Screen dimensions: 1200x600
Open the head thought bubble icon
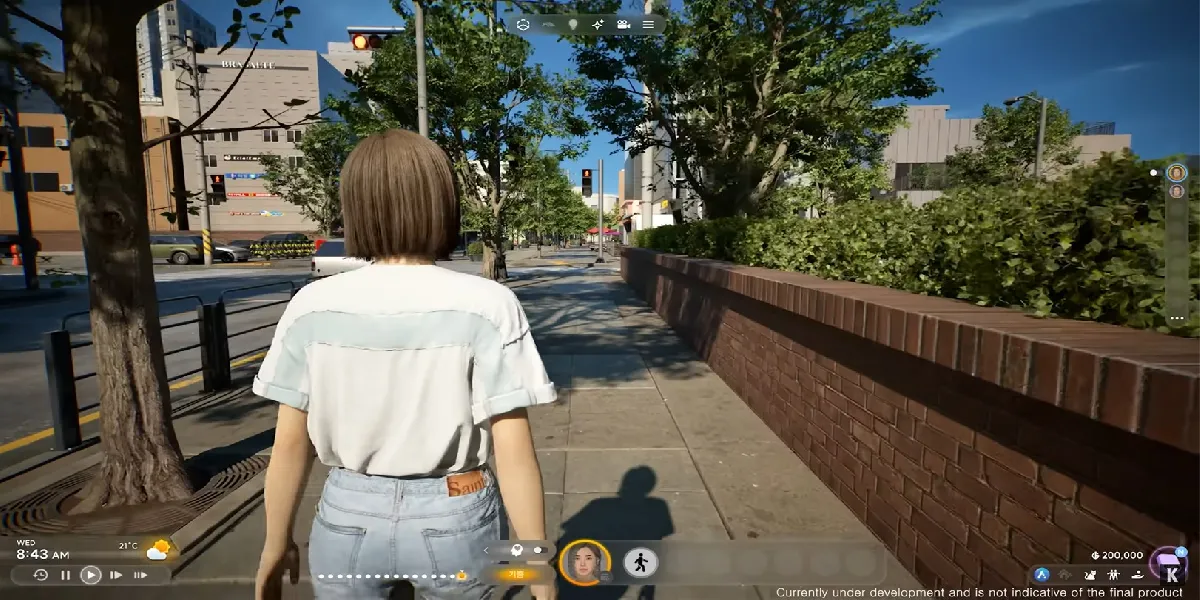[x=518, y=550]
